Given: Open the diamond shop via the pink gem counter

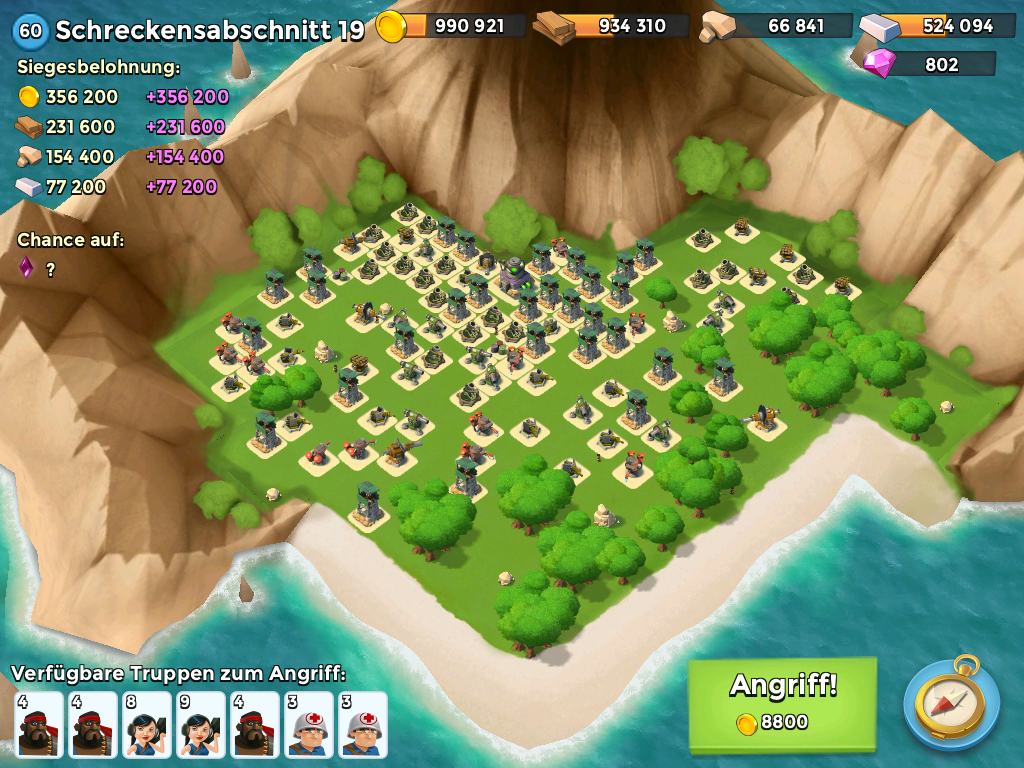Looking at the screenshot, I should point(928,65).
